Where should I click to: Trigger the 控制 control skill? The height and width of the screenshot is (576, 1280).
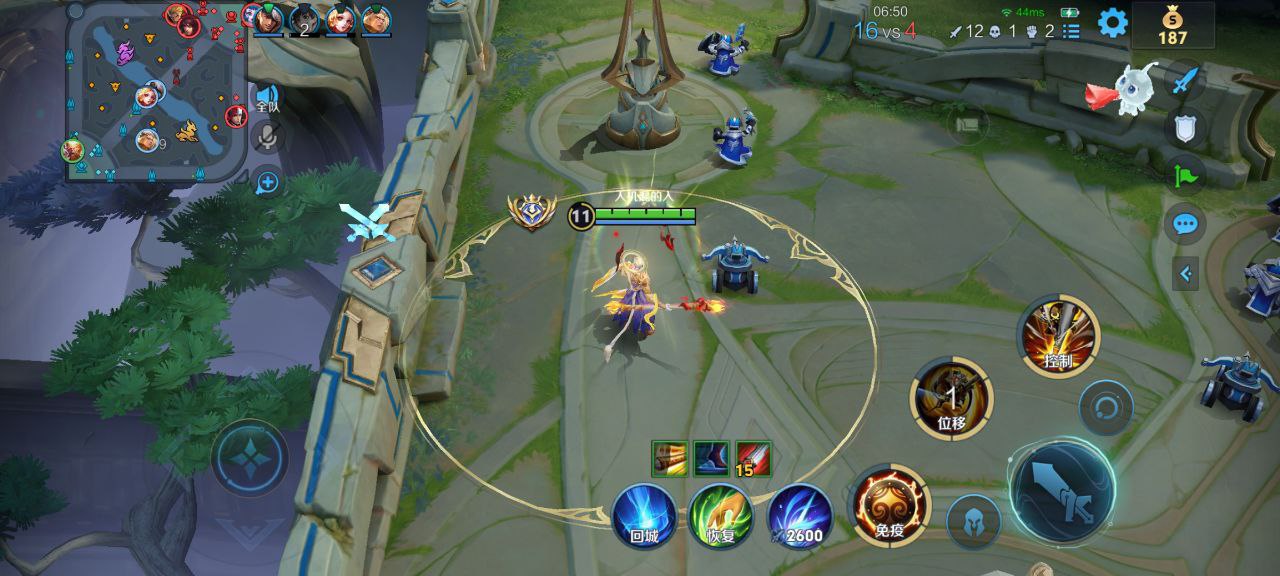pos(1058,336)
